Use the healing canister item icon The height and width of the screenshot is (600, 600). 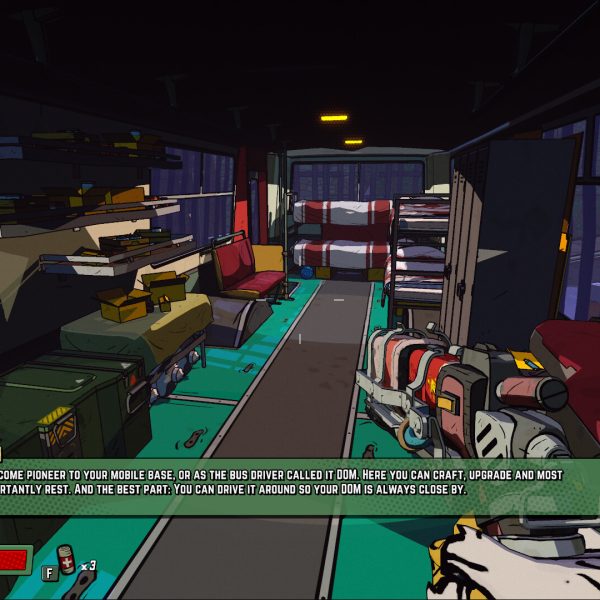tap(67, 561)
